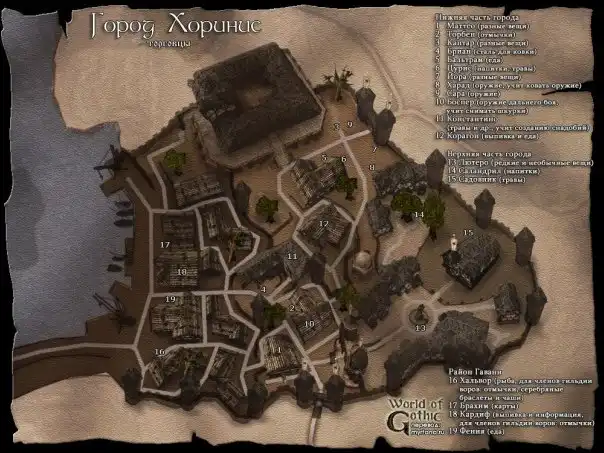
Task: Select map marker number 11
Action: click(x=291, y=256)
